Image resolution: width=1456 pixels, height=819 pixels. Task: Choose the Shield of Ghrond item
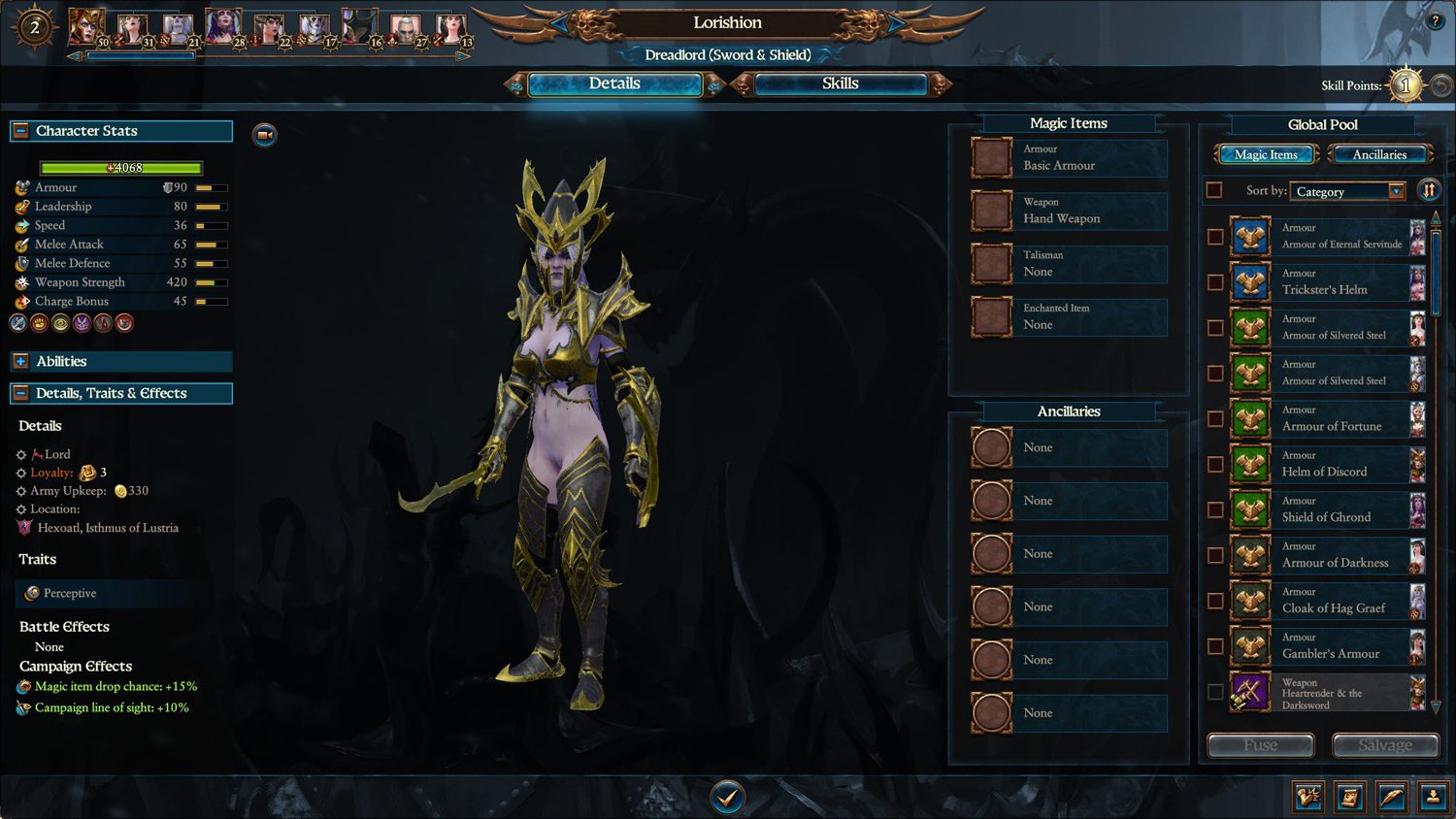click(1326, 509)
